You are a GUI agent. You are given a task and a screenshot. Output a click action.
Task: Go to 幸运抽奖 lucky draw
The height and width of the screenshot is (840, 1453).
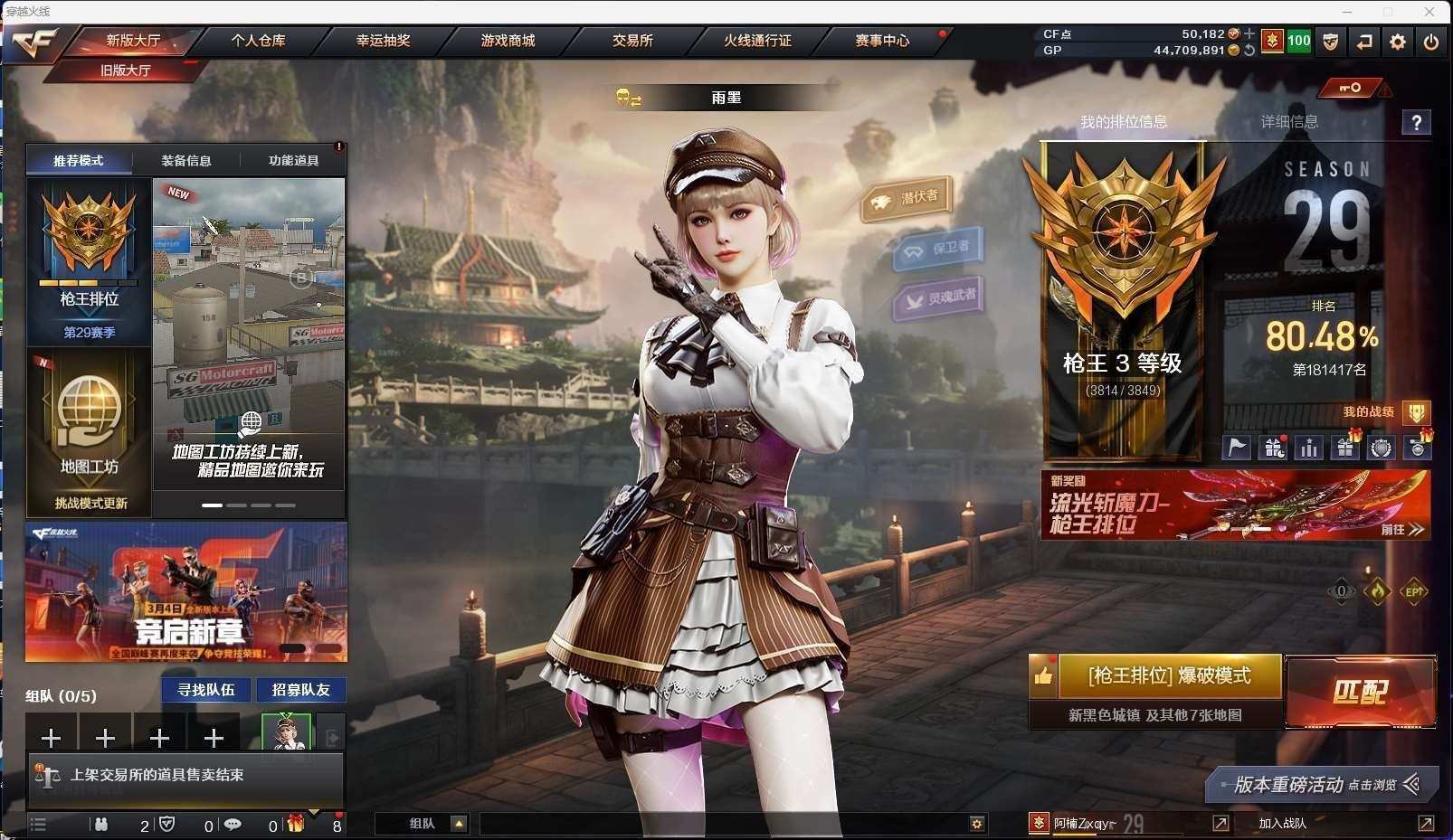tap(383, 41)
